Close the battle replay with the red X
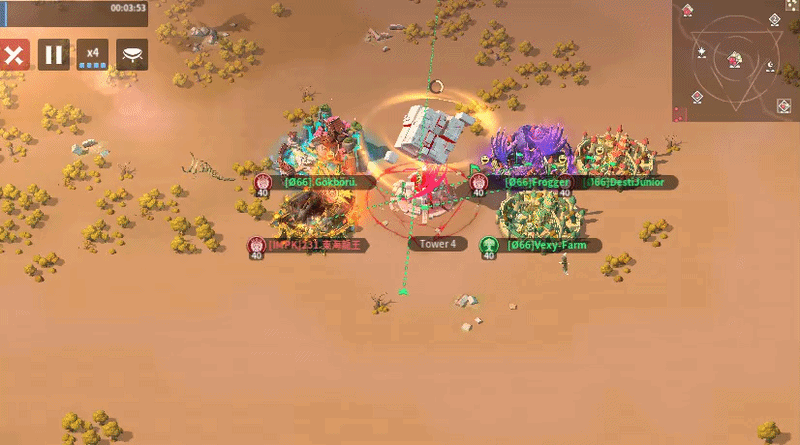Viewport: 800px width, 445px height. (x=13, y=54)
